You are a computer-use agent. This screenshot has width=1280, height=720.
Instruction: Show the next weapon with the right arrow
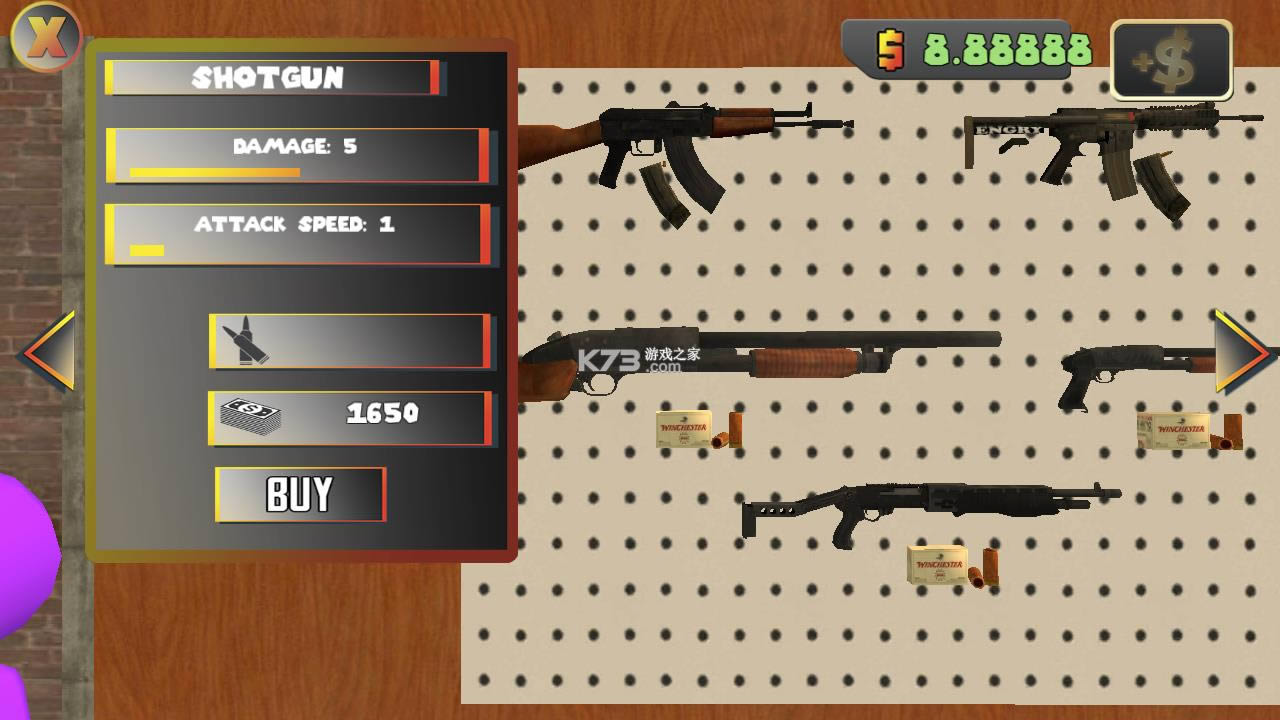pyautogui.click(x=1241, y=352)
